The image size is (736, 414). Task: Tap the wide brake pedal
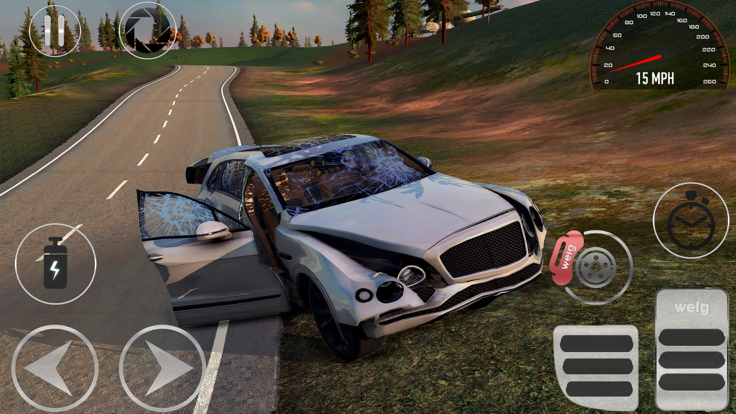595,366
